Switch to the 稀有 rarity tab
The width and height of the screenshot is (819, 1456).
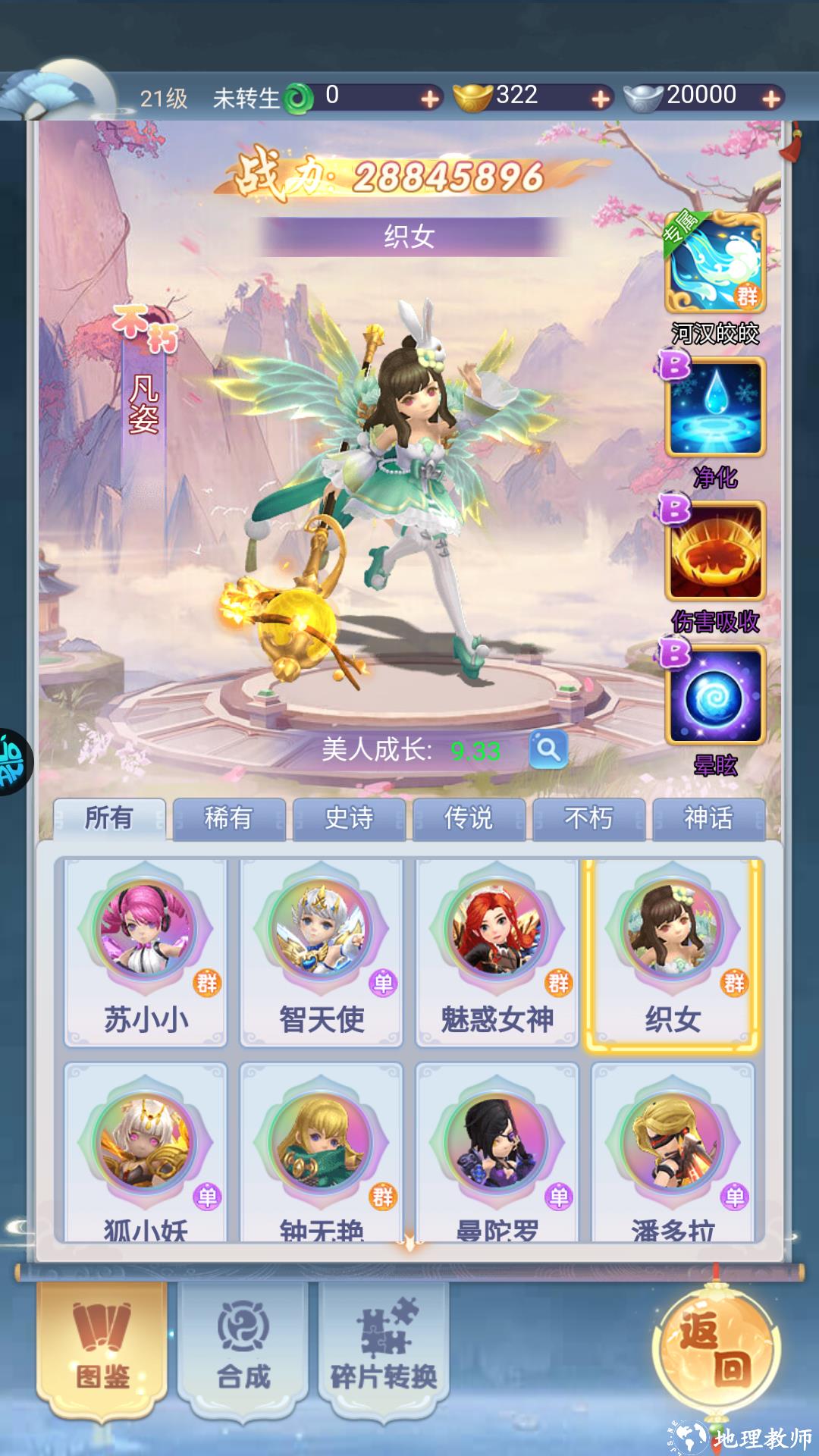point(228,818)
